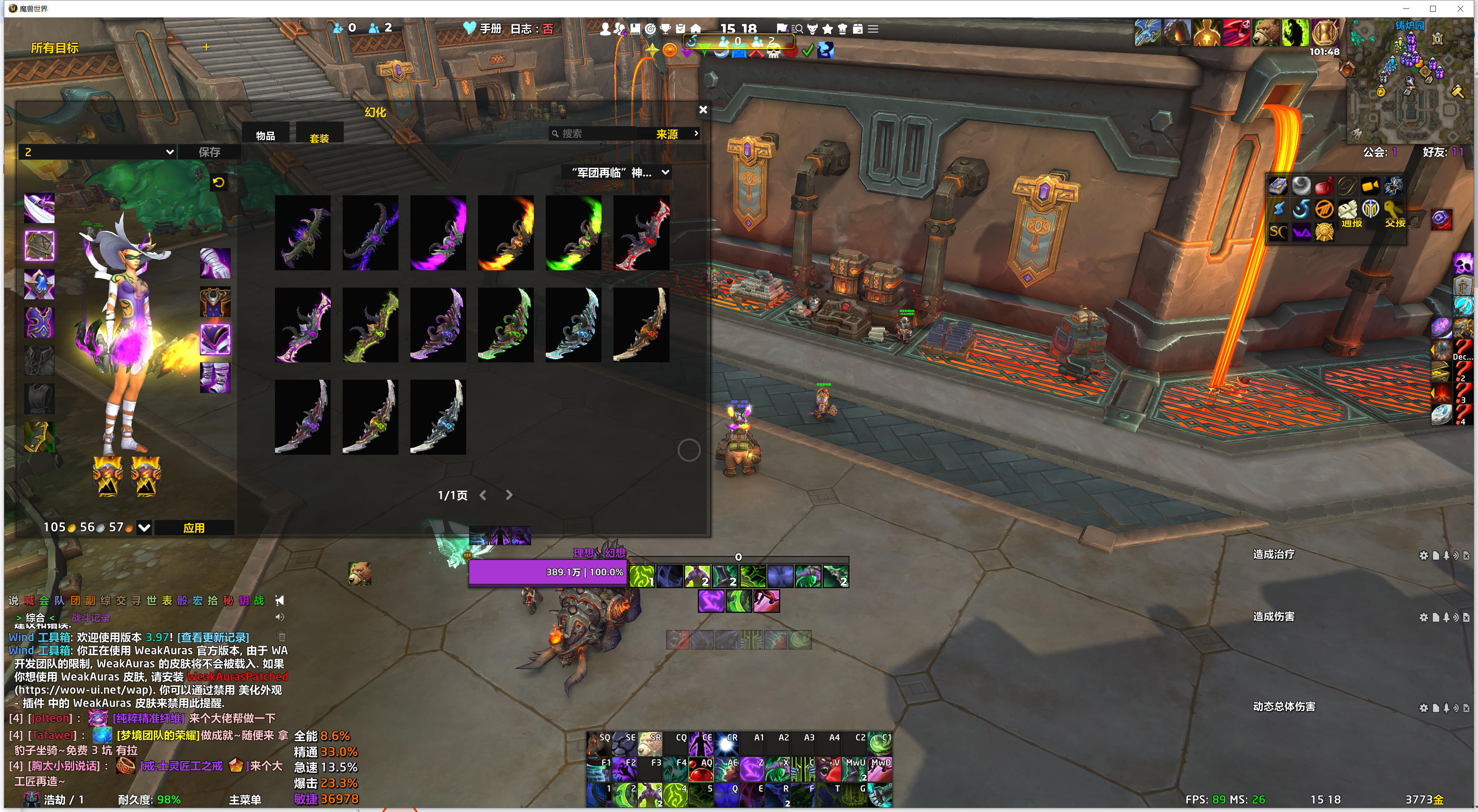Close the game window

[1460, 9]
